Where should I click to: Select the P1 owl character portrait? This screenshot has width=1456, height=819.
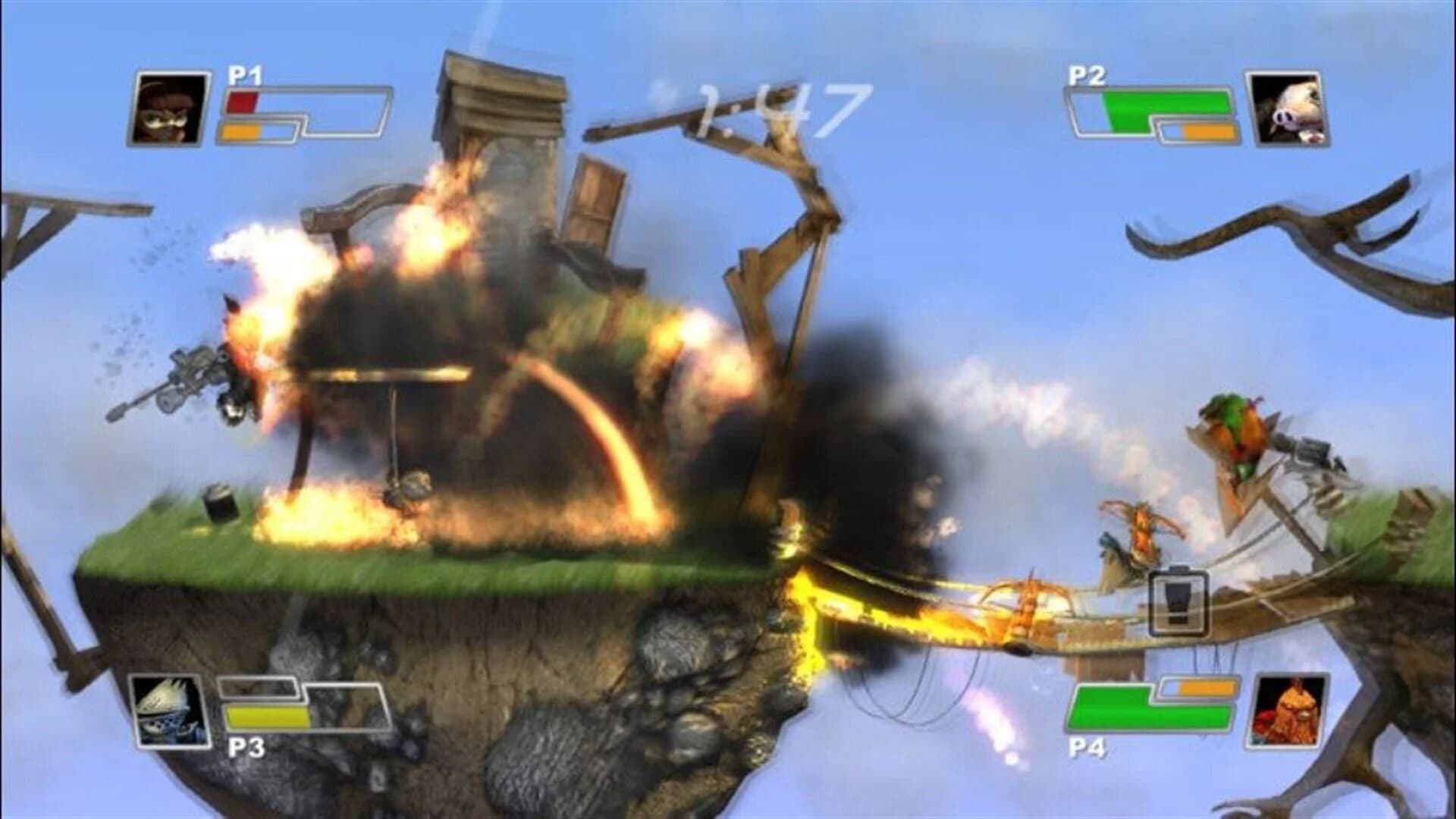(171, 106)
